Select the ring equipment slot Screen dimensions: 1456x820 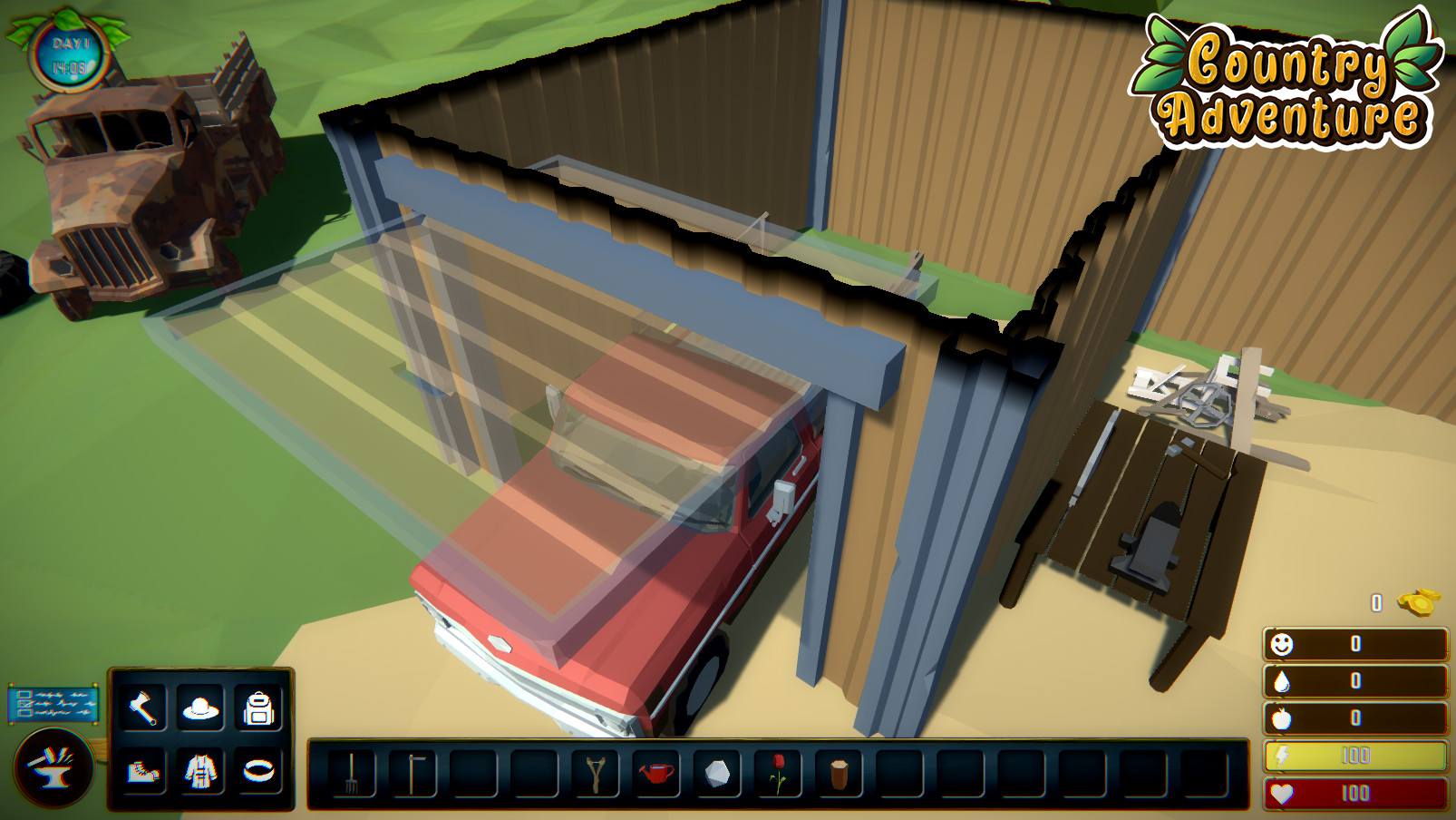coord(260,771)
